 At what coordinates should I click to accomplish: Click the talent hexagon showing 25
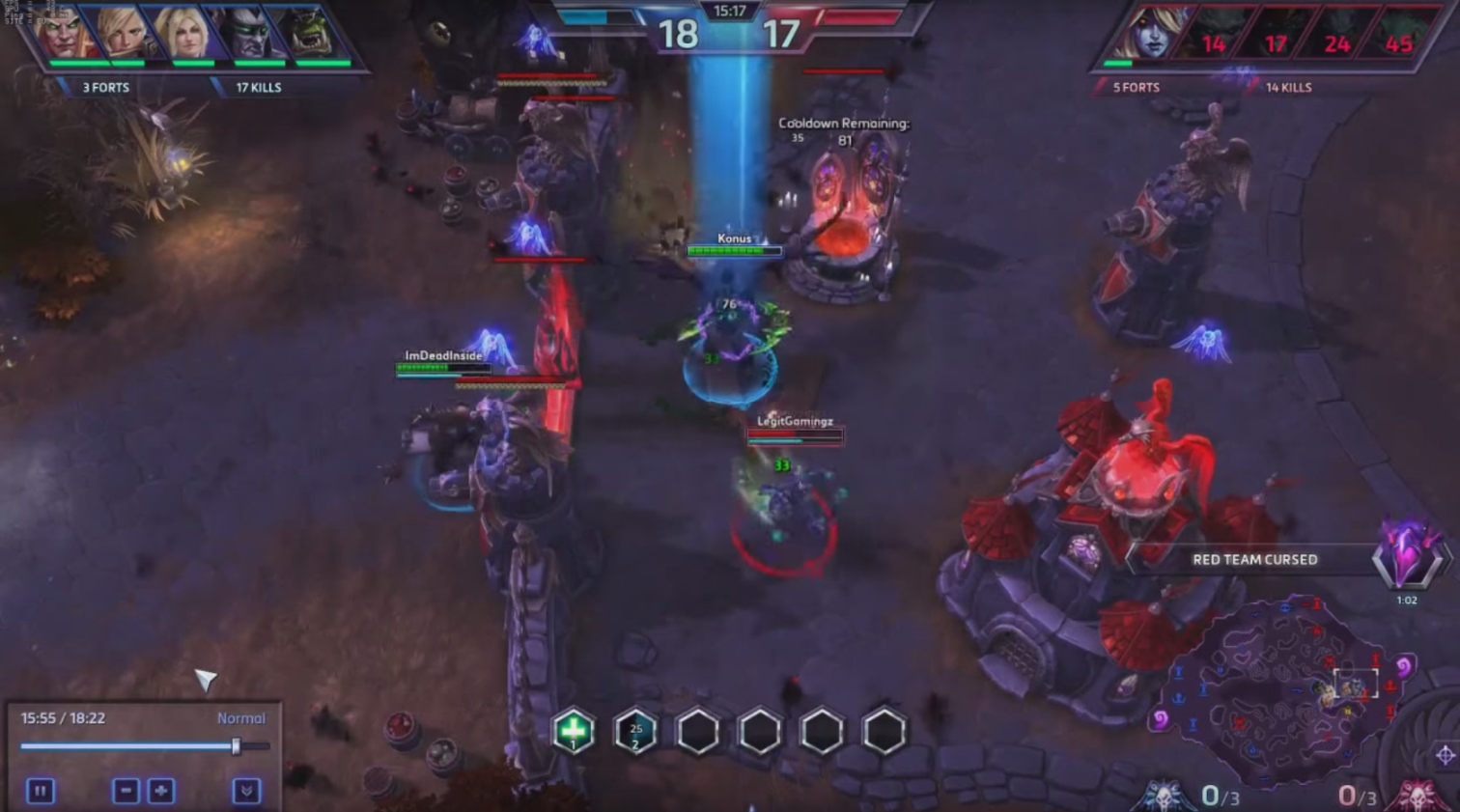pos(635,732)
